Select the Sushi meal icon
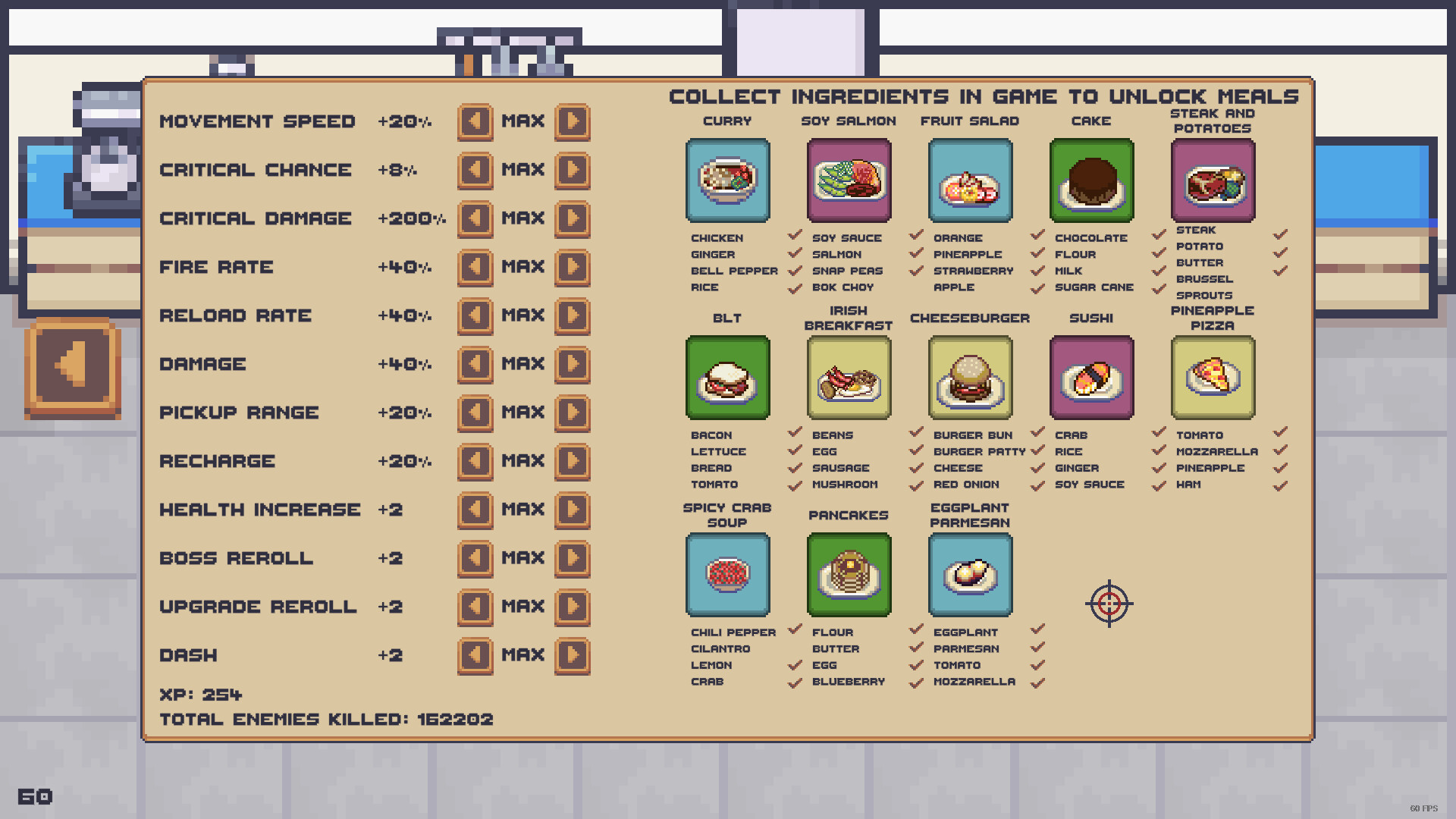The height and width of the screenshot is (819, 1456). pos(1091,377)
